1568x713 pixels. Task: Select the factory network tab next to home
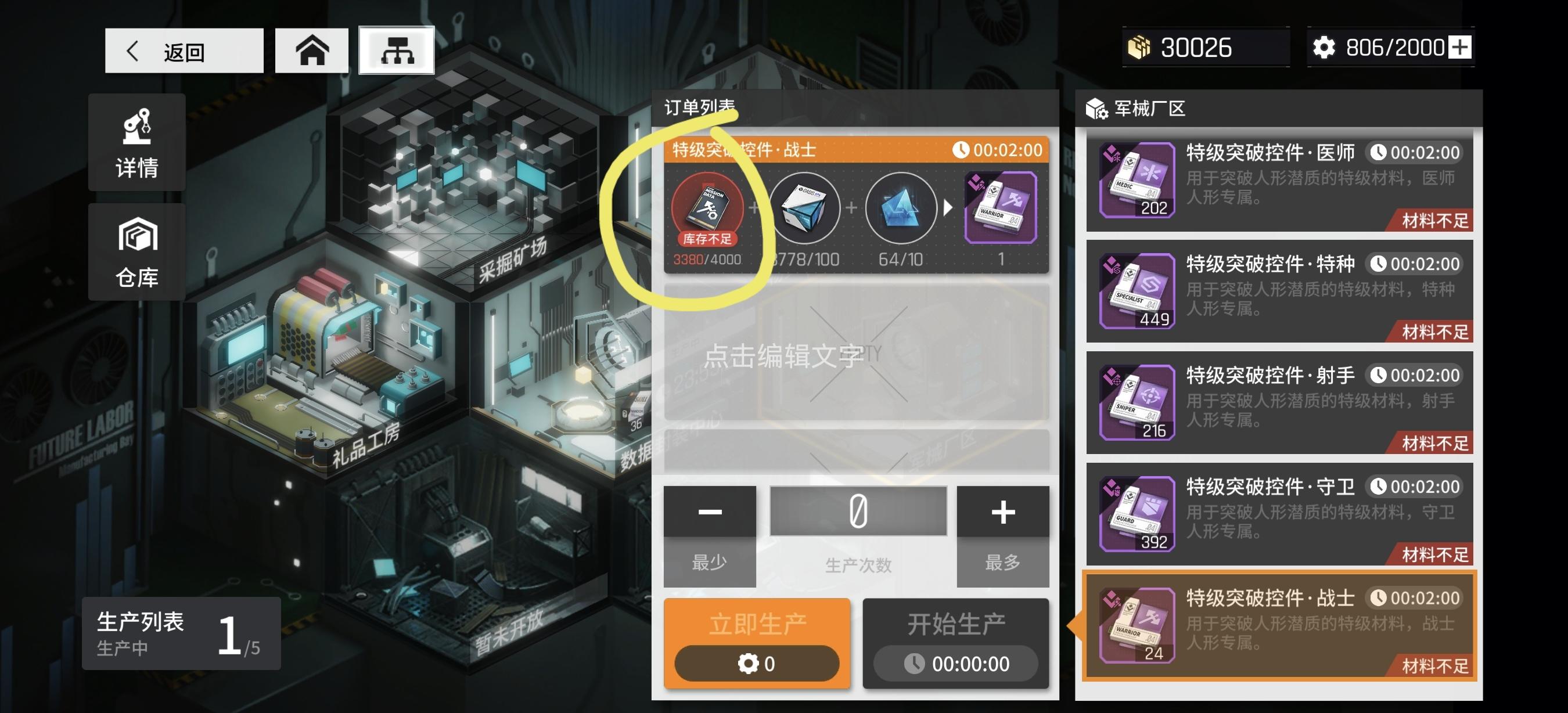pyautogui.click(x=396, y=50)
